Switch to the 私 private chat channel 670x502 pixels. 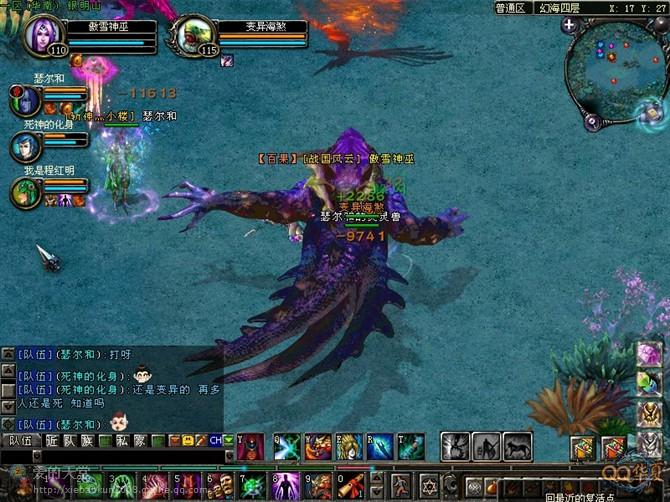123,440
